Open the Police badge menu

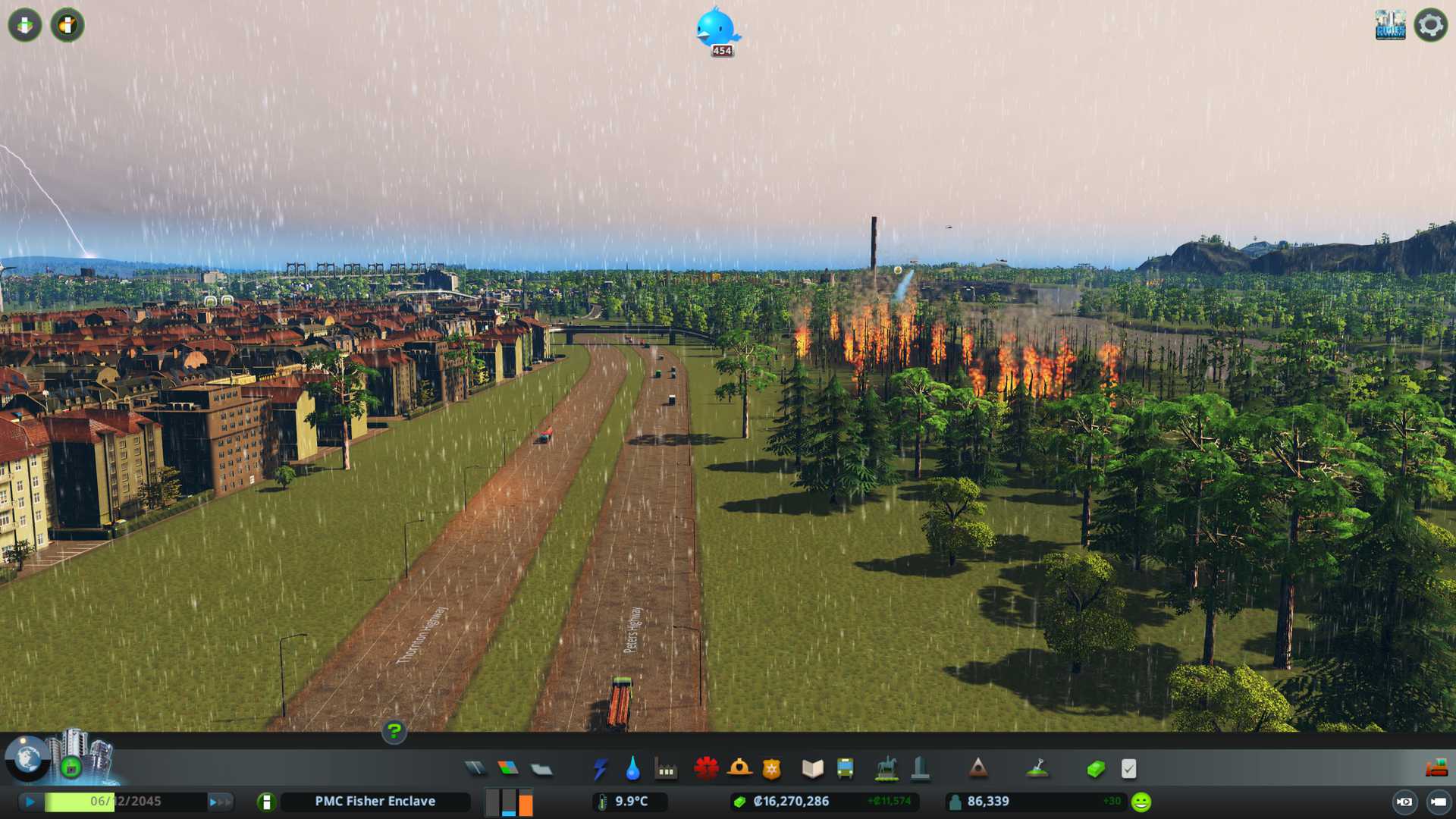click(x=772, y=769)
